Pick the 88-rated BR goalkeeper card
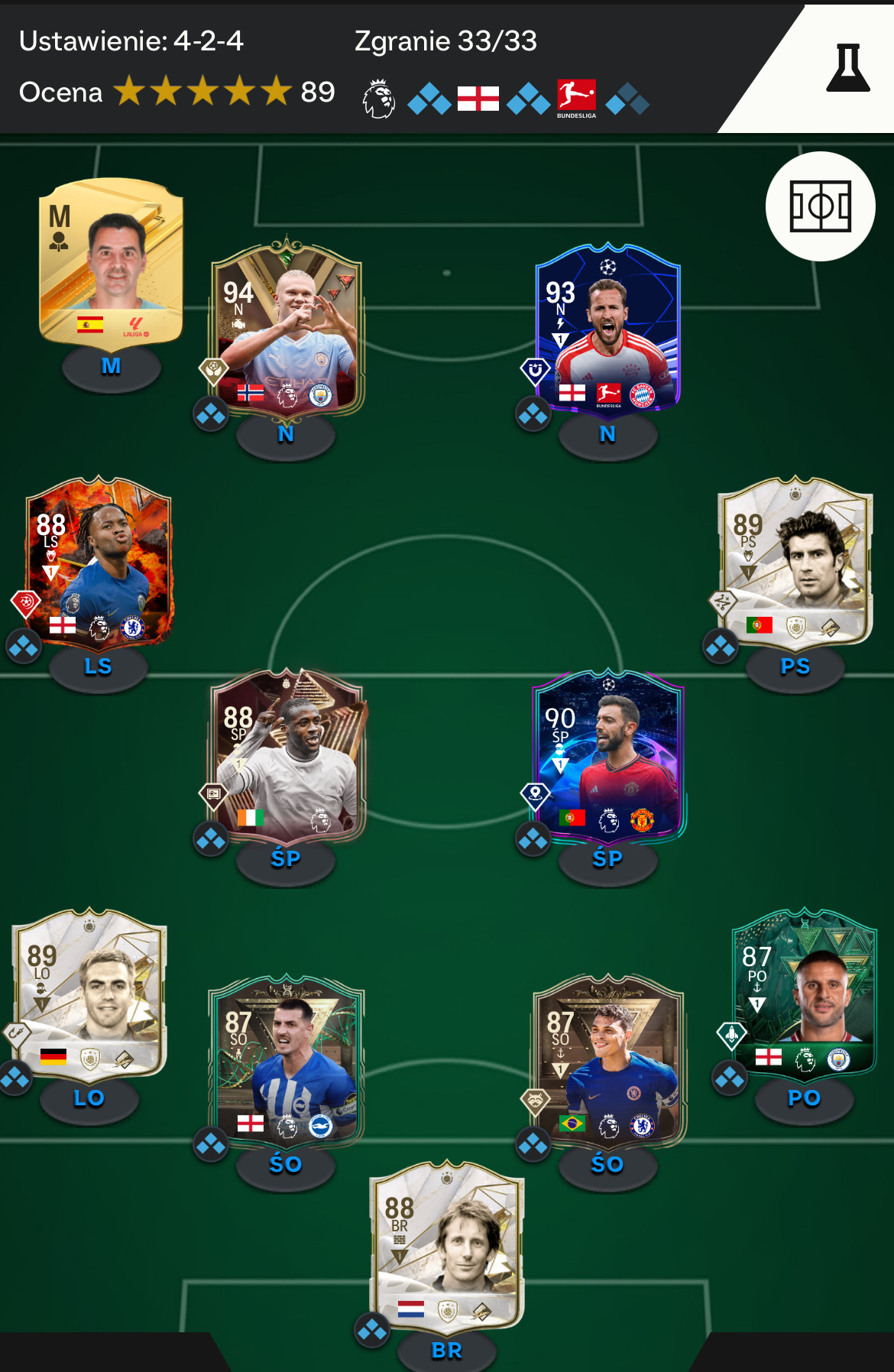The width and height of the screenshot is (894, 1372). pyautogui.click(x=447, y=1246)
